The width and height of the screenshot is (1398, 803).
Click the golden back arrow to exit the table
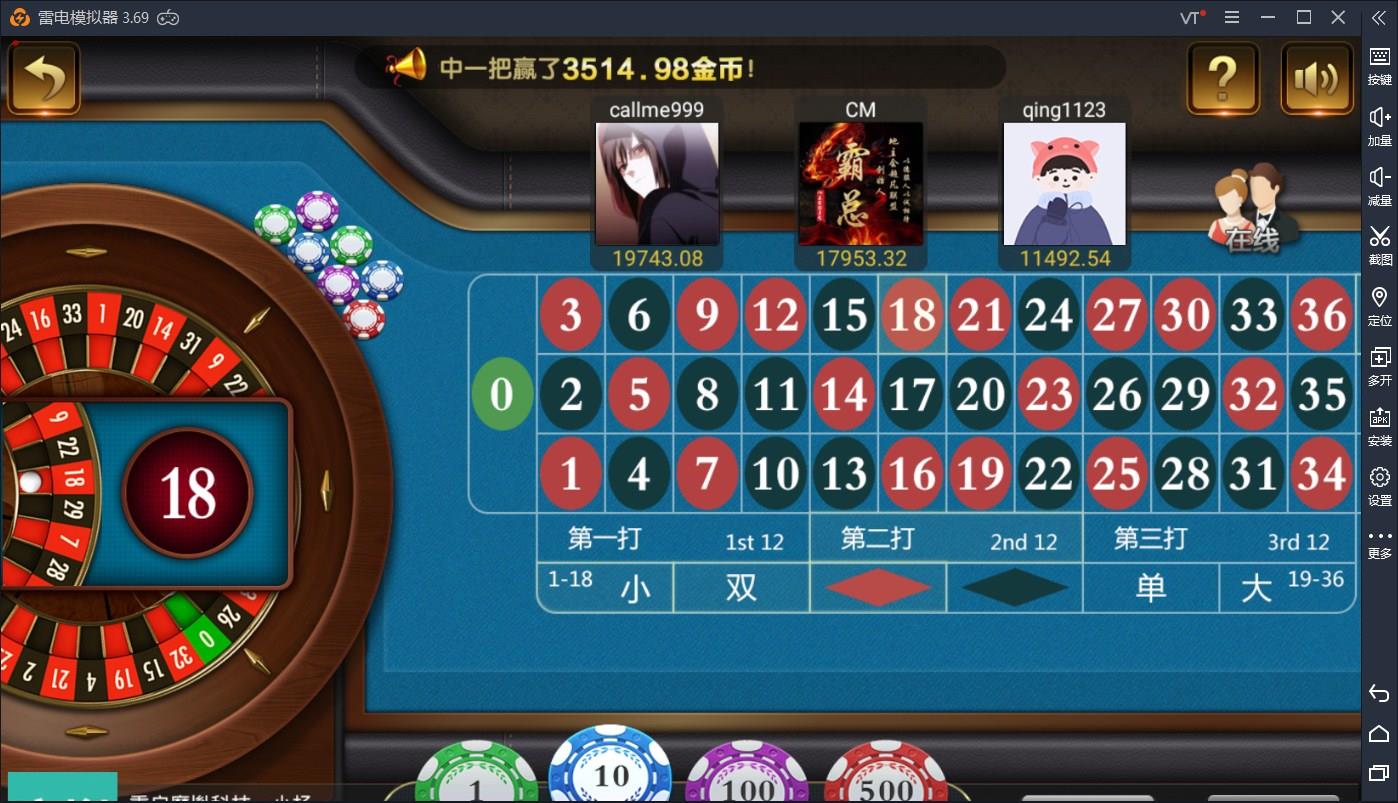44,77
